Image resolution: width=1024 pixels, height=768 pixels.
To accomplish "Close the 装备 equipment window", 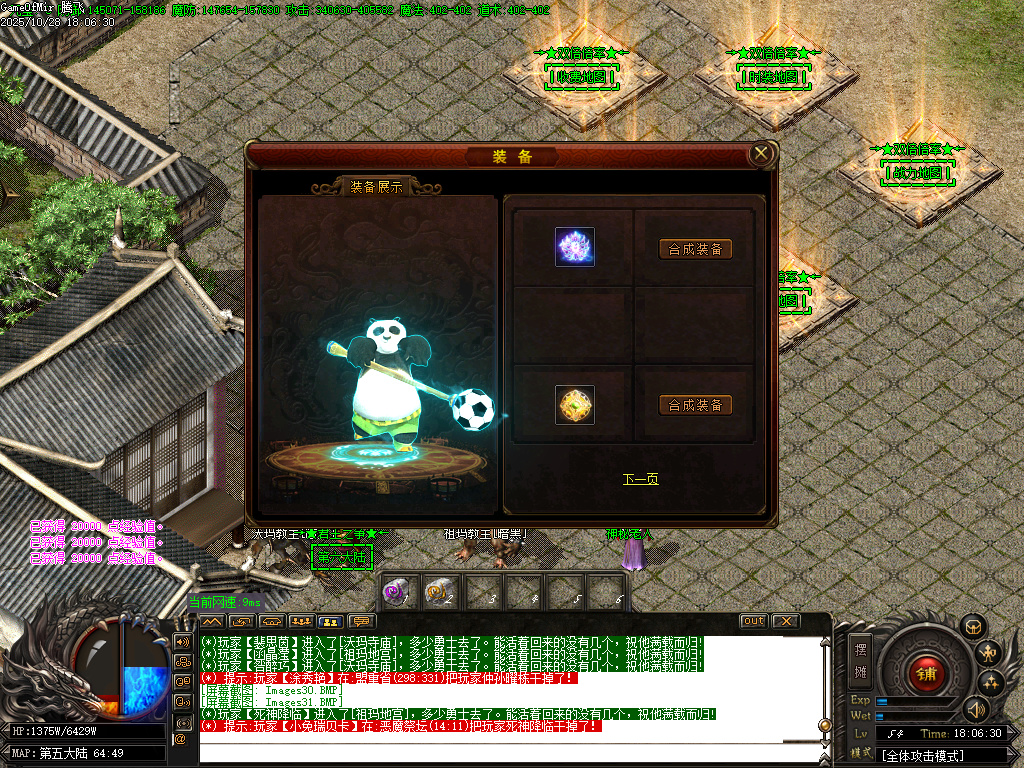I will (762, 154).
